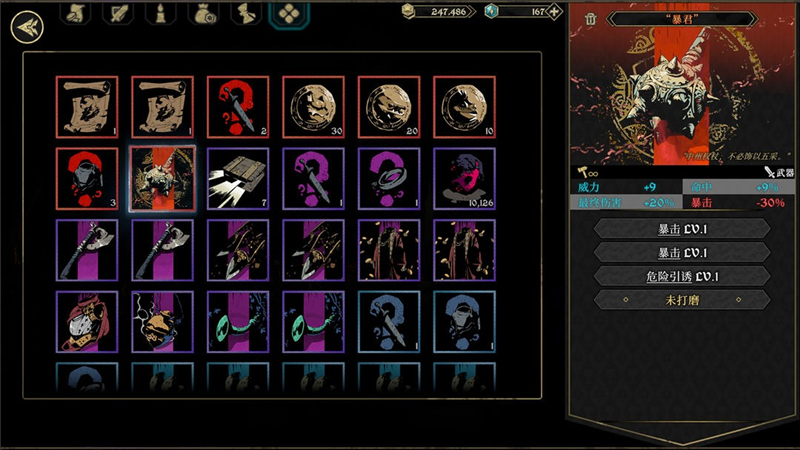The width and height of the screenshot is (800, 450).
Task: Select the gold coin stack of 20
Action: pyautogui.click(x=388, y=107)
